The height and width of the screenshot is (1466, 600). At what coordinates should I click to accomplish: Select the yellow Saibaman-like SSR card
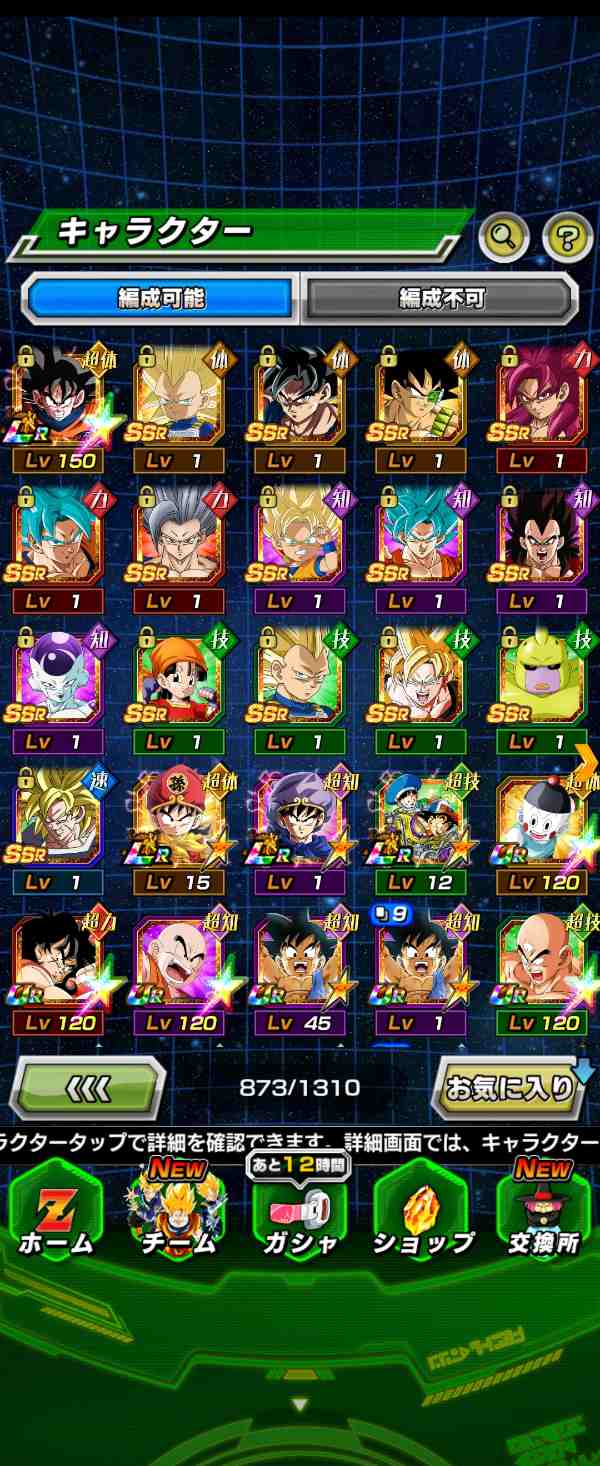click(x=542, y=687)
